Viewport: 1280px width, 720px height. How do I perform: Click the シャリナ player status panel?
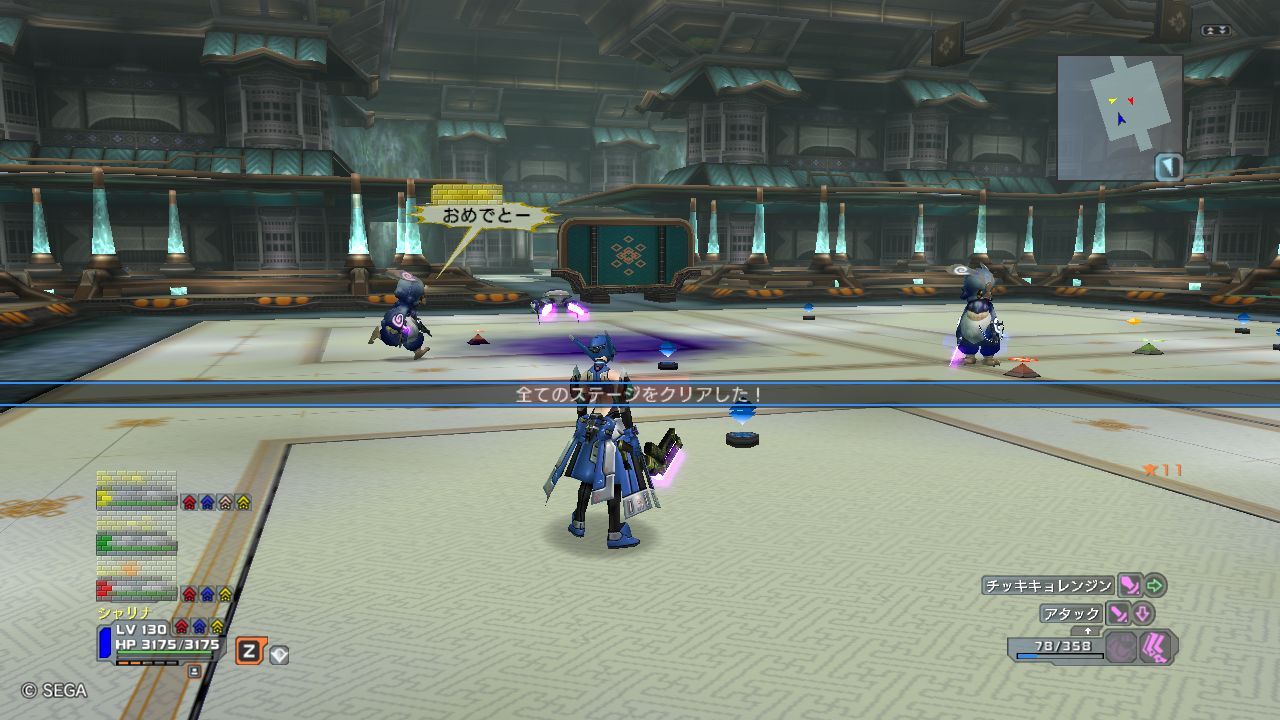[x=160, y=640]
